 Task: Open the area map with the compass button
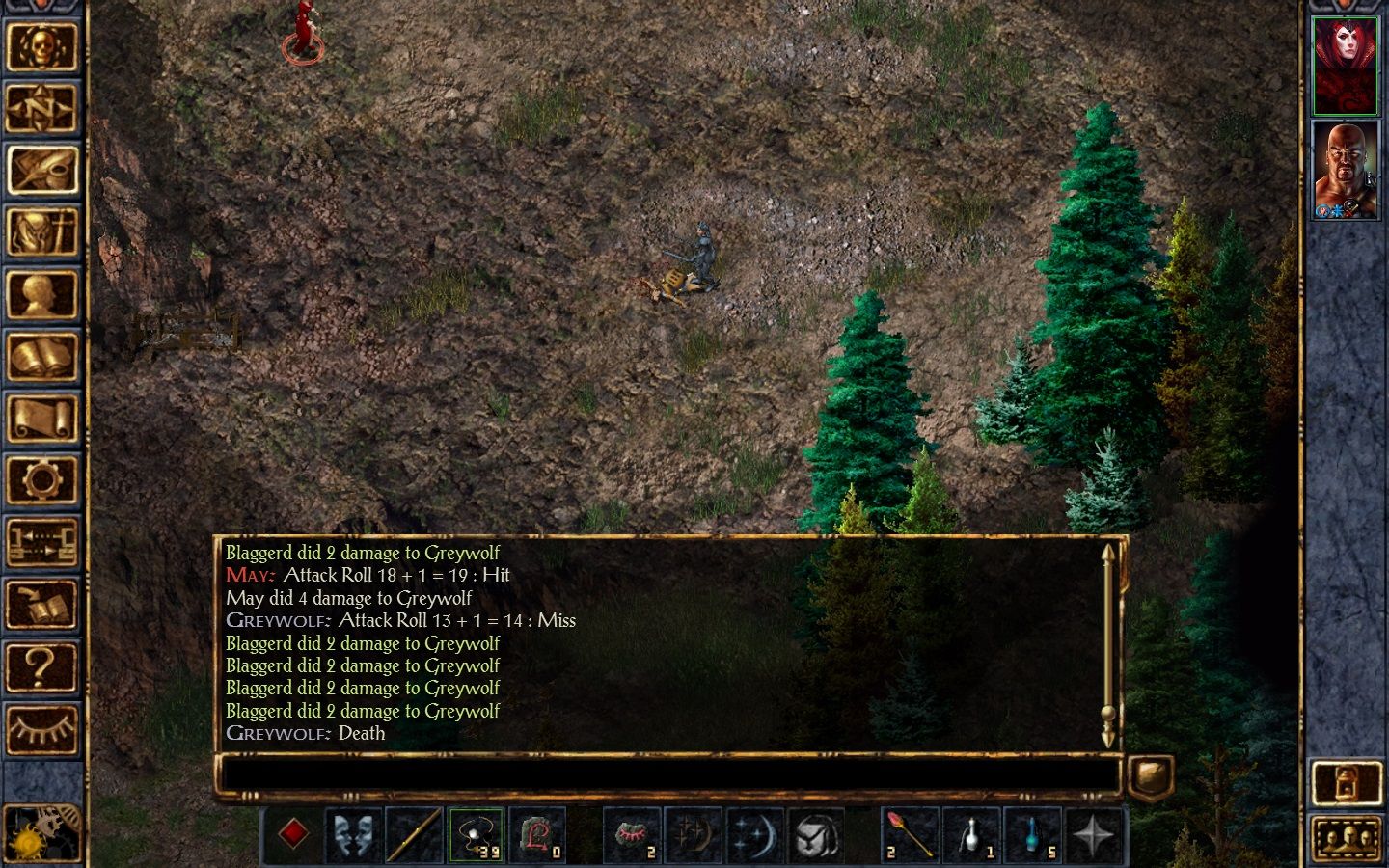[x=41, y=109]
